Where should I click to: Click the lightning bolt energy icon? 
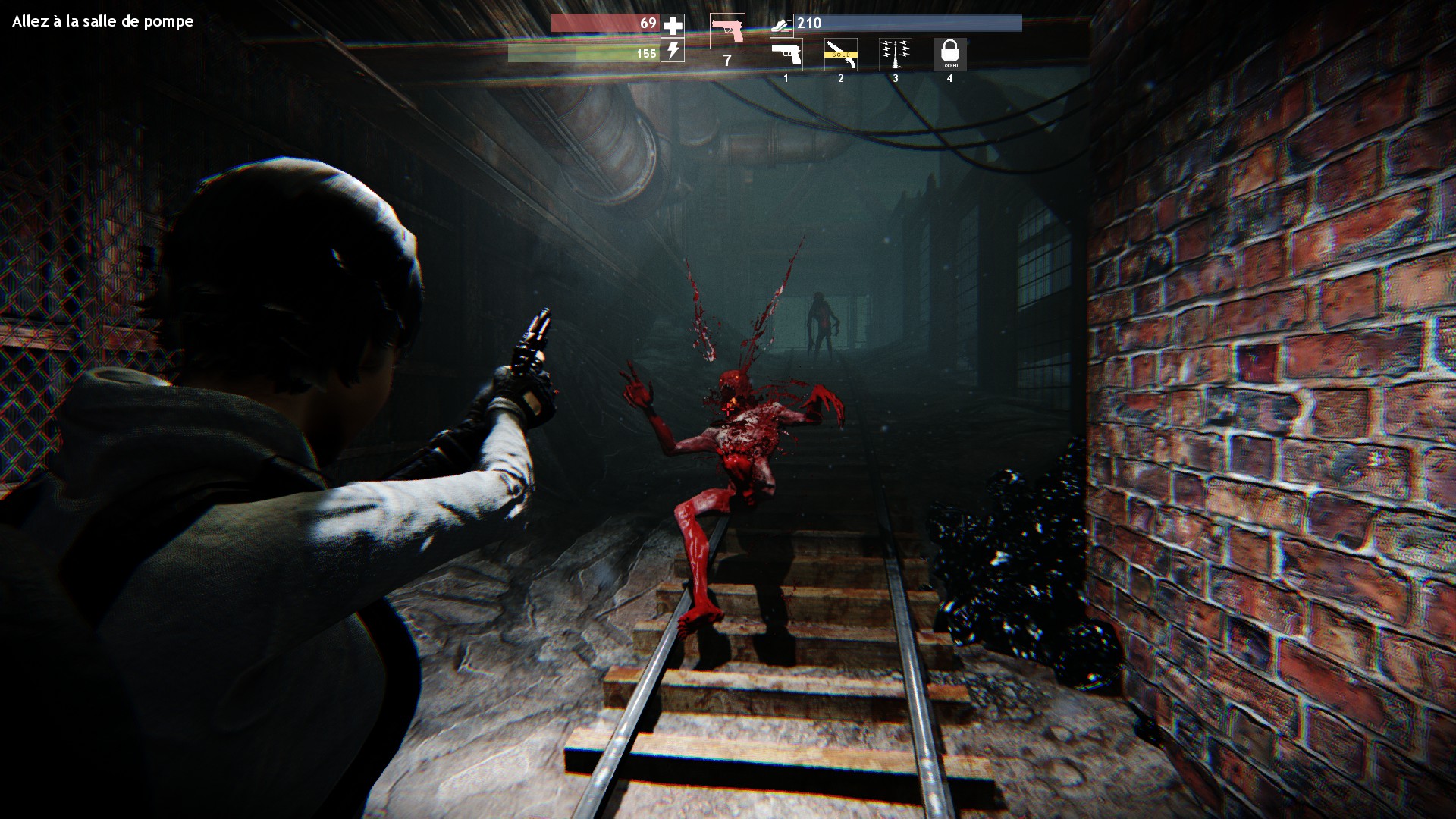(673, 51)
